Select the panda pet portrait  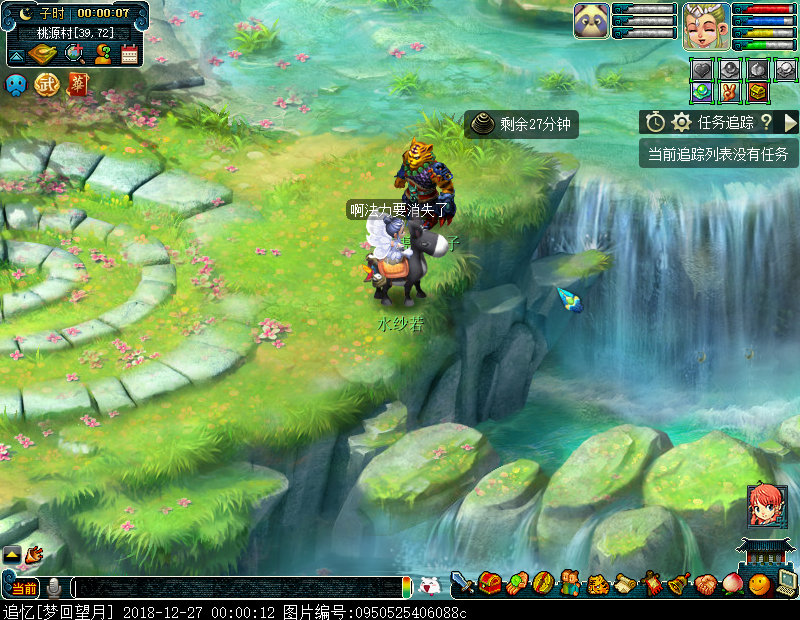(591, 20)
